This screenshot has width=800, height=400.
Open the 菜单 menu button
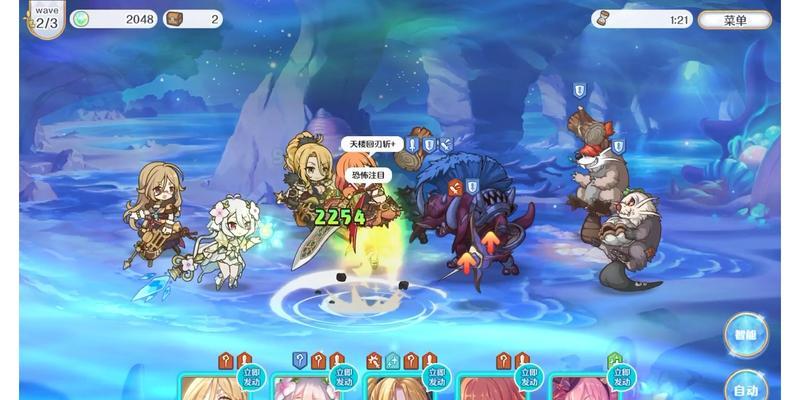(734, 19)
